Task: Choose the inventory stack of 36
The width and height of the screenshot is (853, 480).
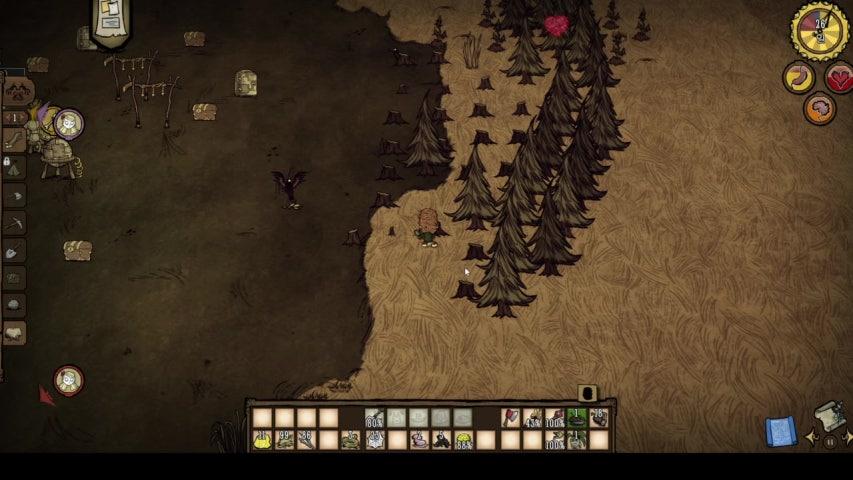Action: 307,440
